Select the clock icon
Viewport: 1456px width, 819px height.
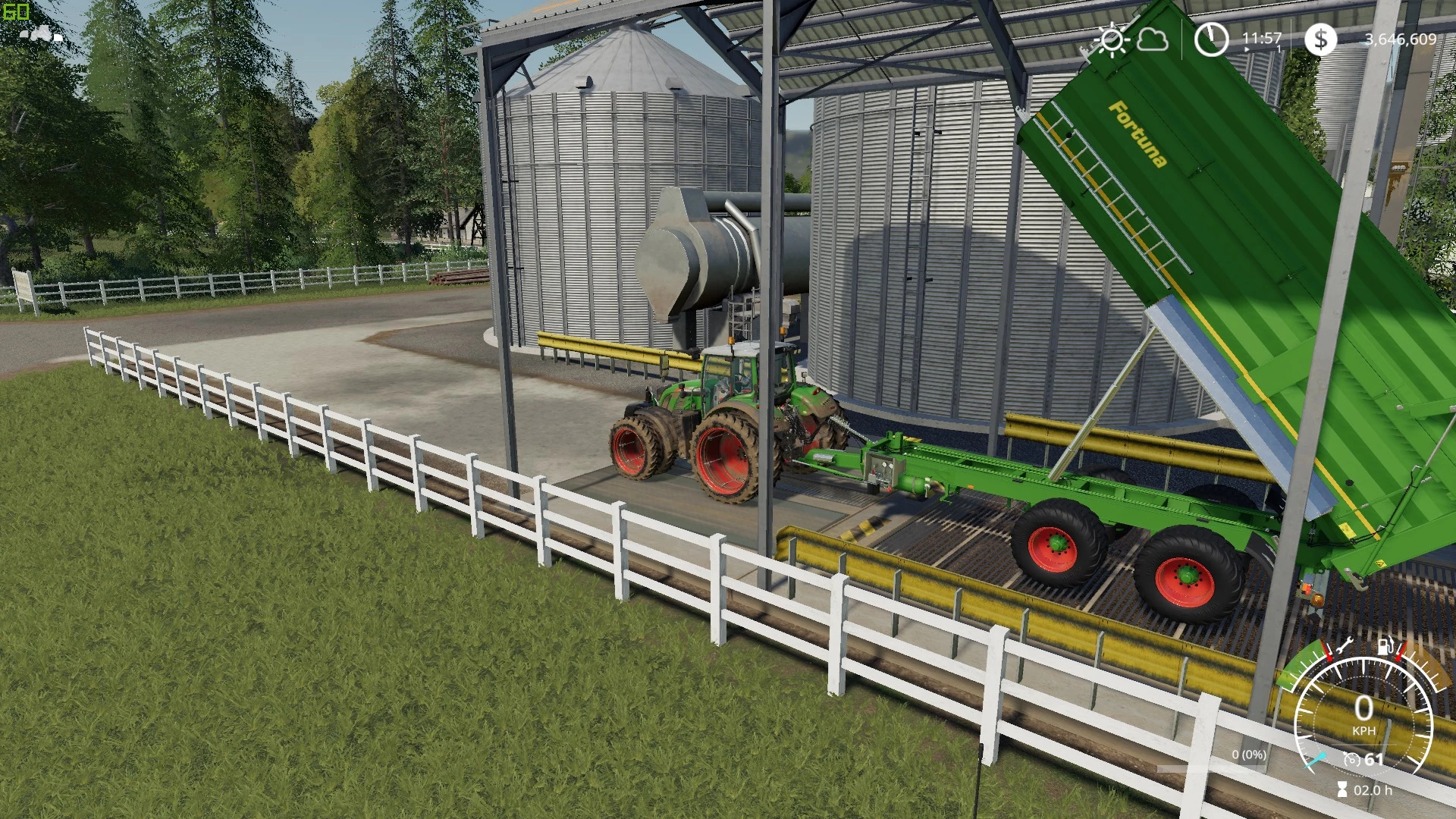coord(1211,39)
